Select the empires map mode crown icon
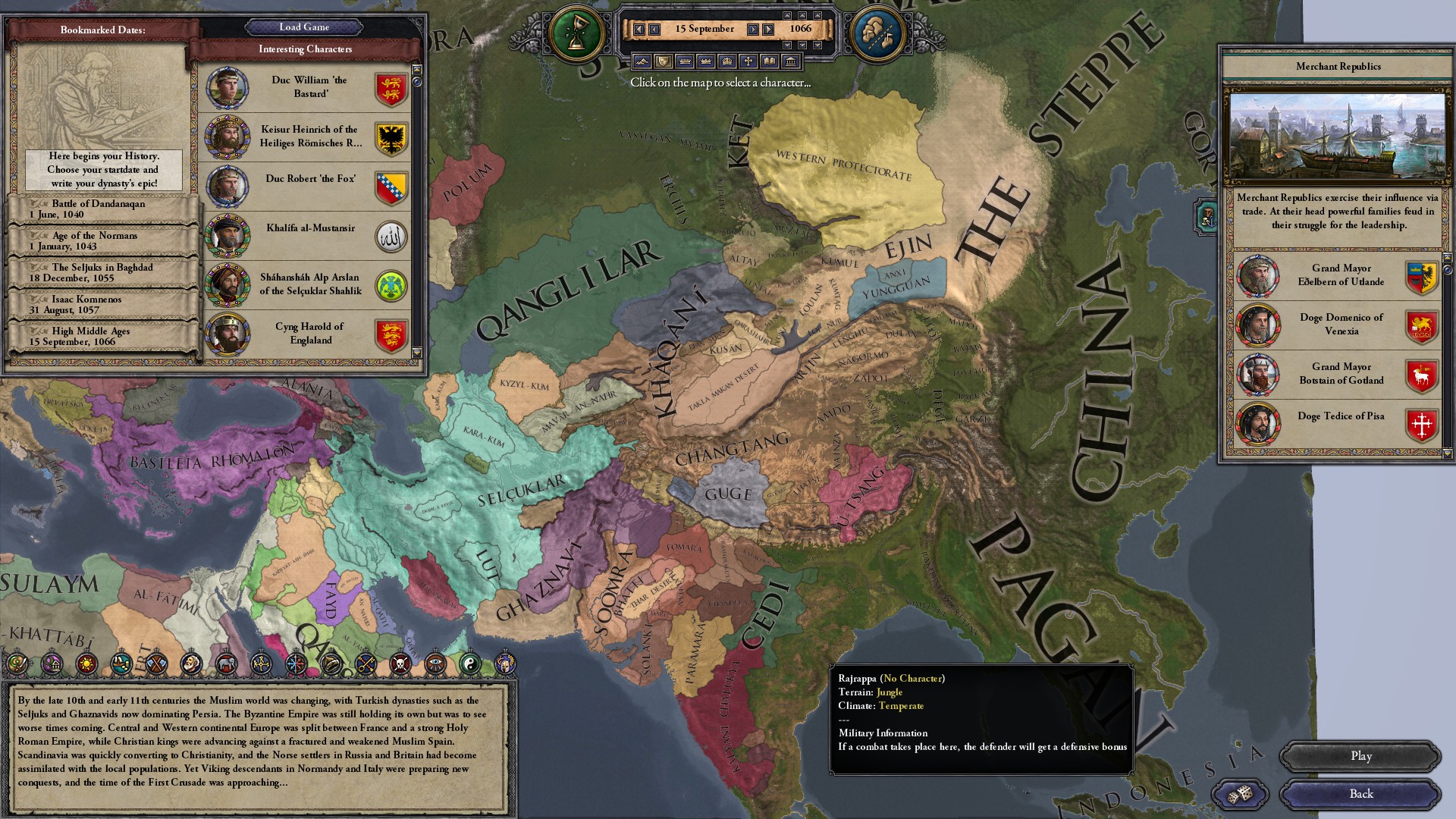This screenshot has height=819, width=1456. (x=727, y=62)
